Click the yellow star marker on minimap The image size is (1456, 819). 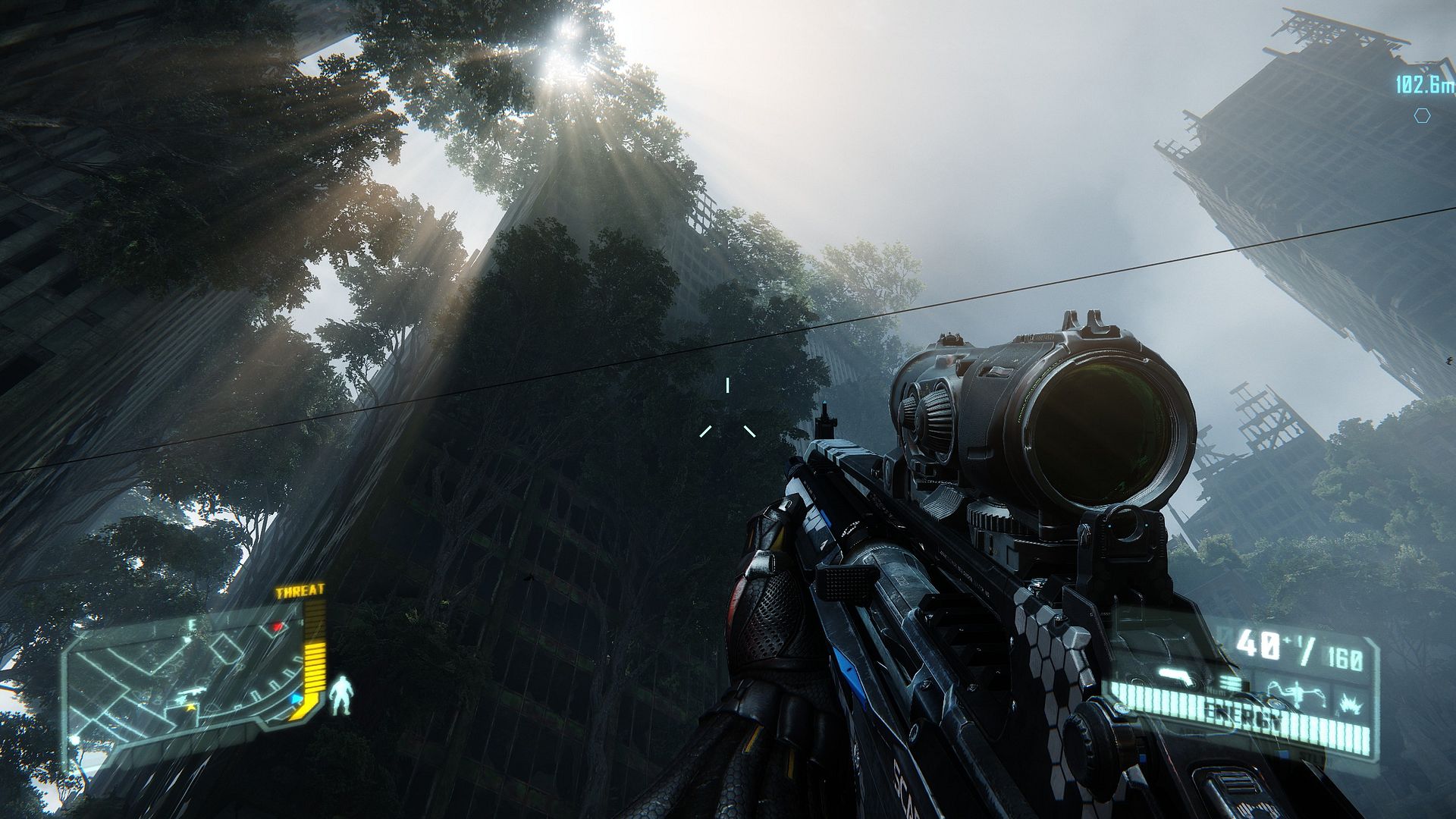[189, 707]
